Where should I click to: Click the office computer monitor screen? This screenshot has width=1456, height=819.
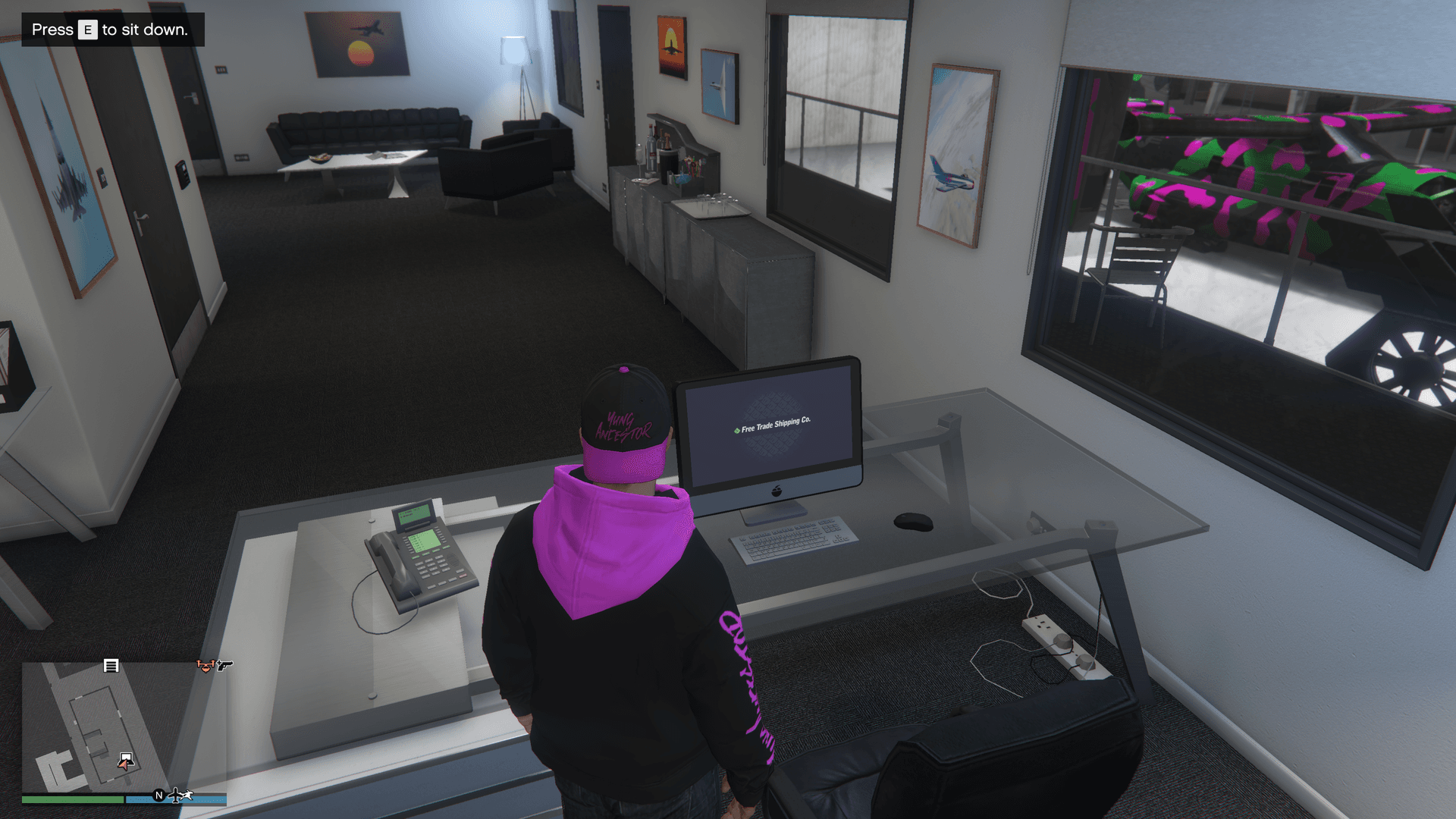(x=767, y=421)
